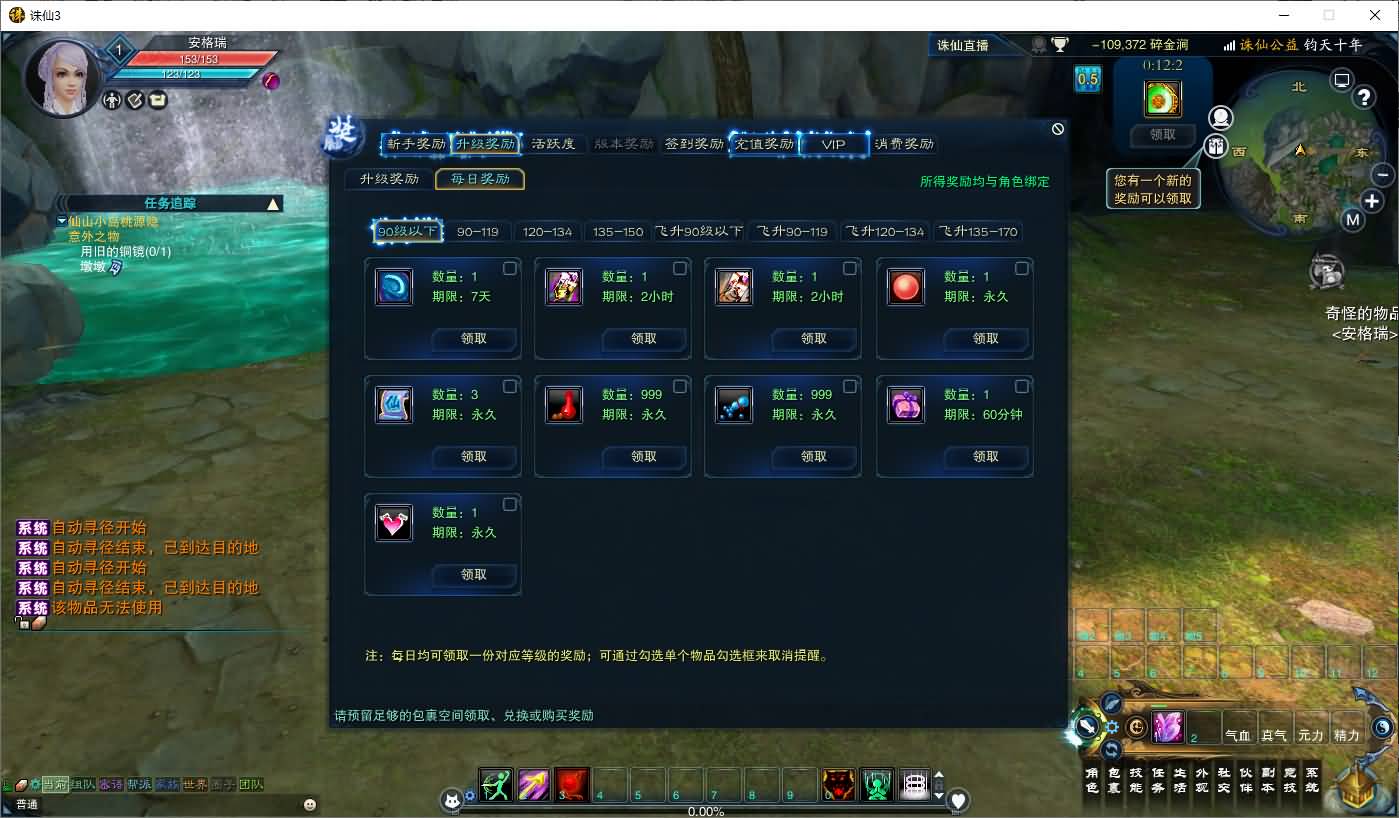Activate the purple arrow skill in hotbar slot 2
The width and height of the screenshot is (1399, 818).
pyautogui.click(x=534, y=785)
